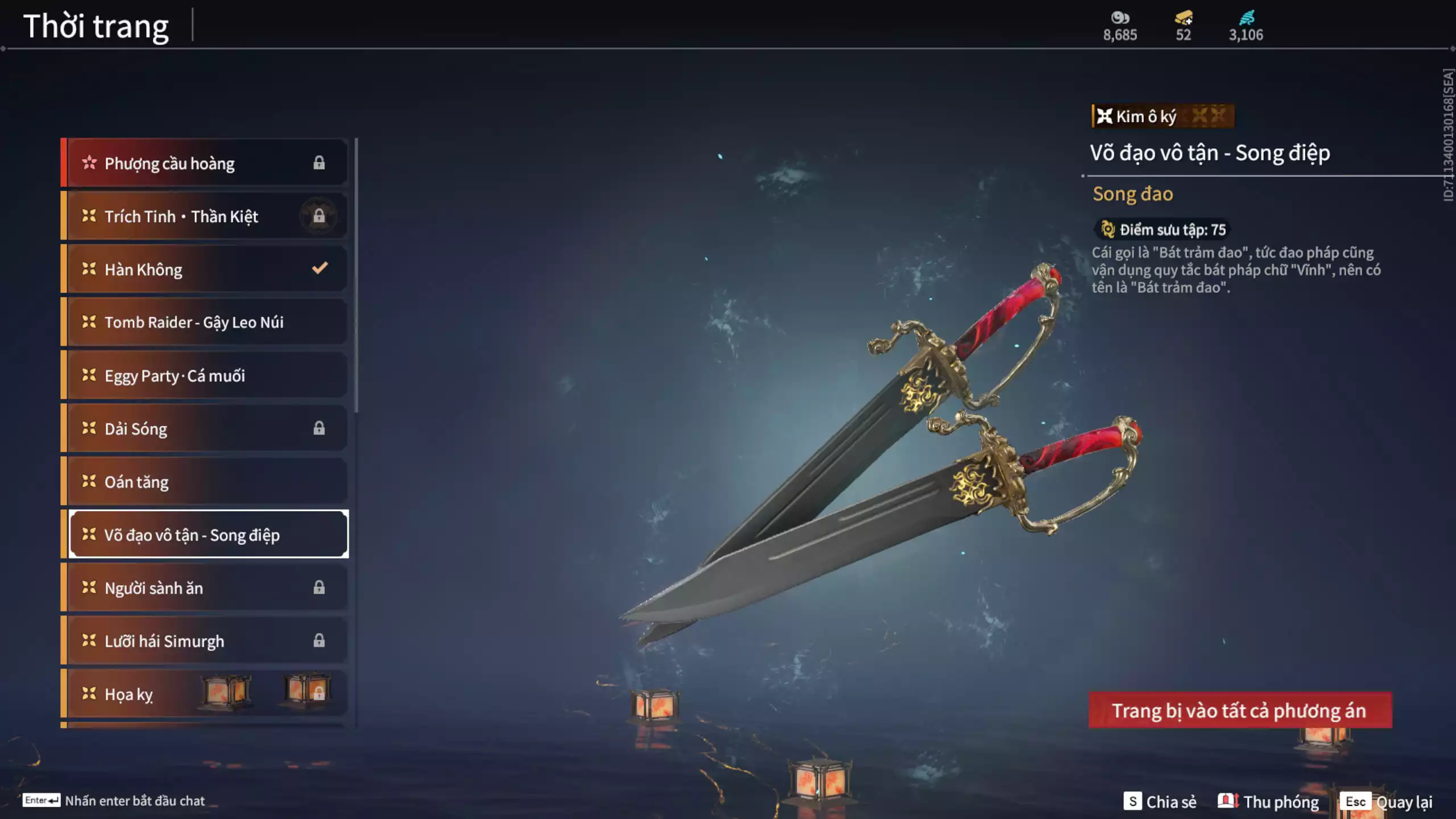Select the equipped Hàn Không skin
Screen dimensions: 1456x819
point(205,269)
